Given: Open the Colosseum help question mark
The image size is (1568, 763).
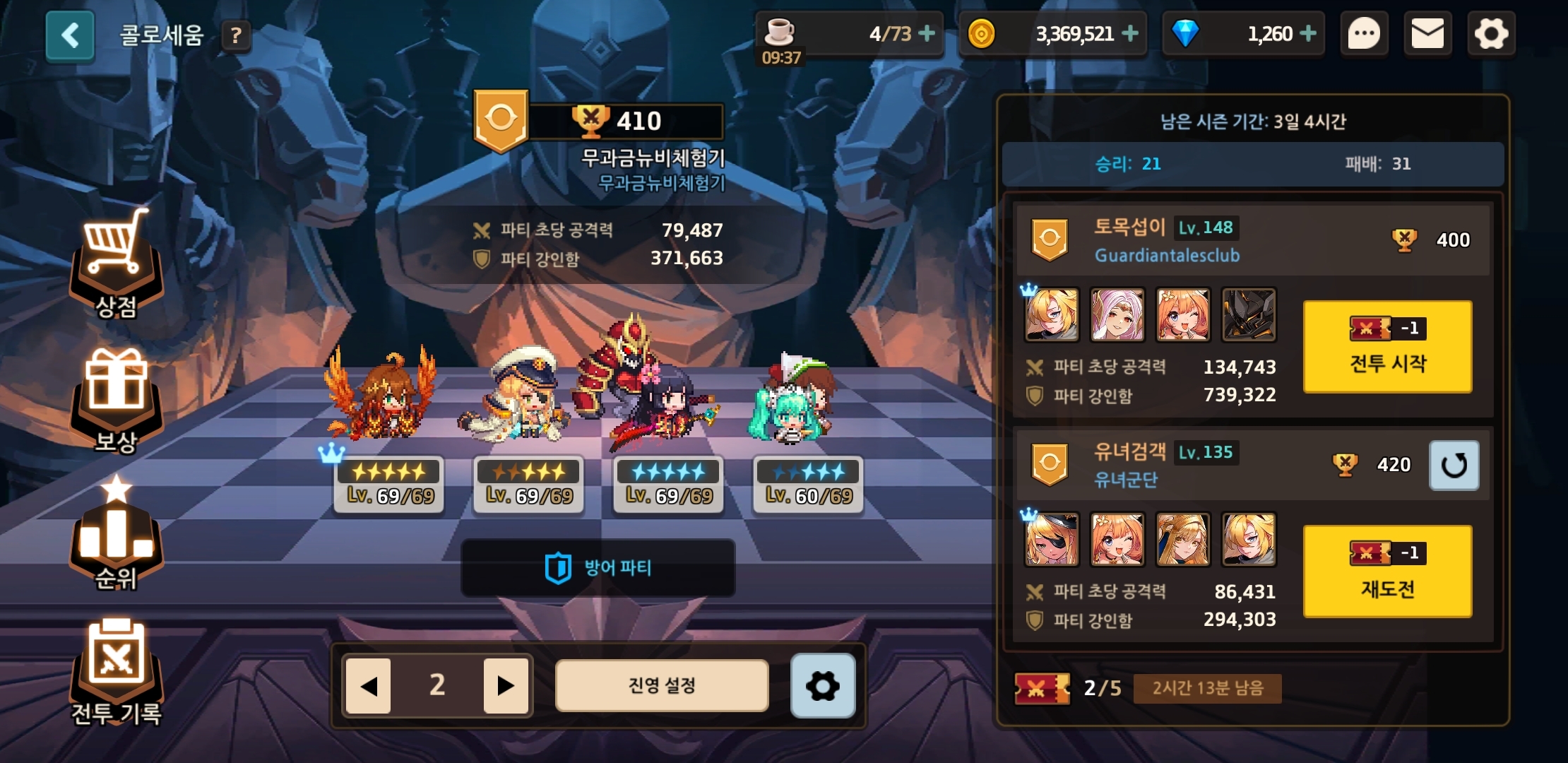Looking at the screenshot, I should [237, 35].
